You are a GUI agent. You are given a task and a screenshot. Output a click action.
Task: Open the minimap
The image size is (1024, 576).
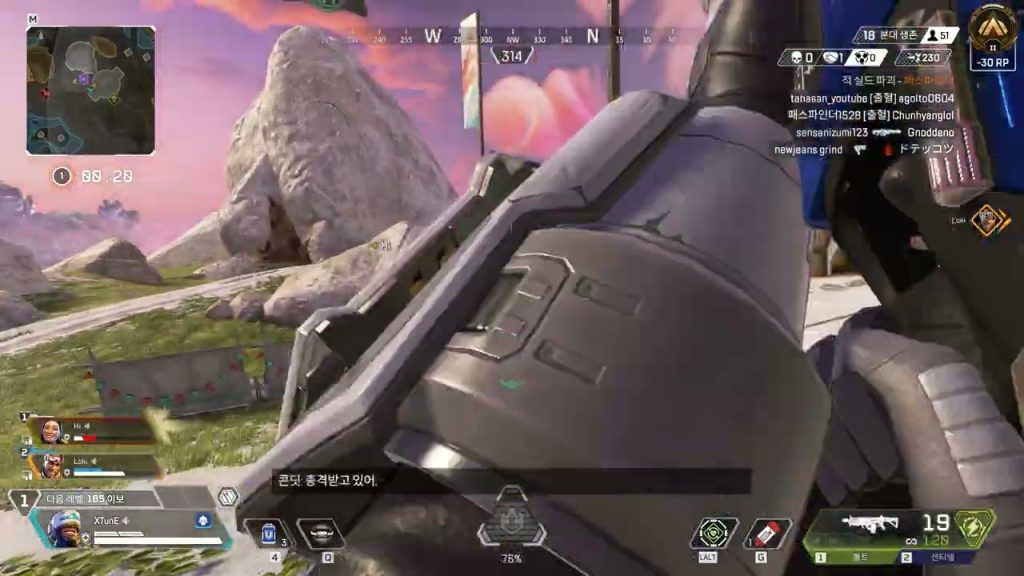click(90, 90)
